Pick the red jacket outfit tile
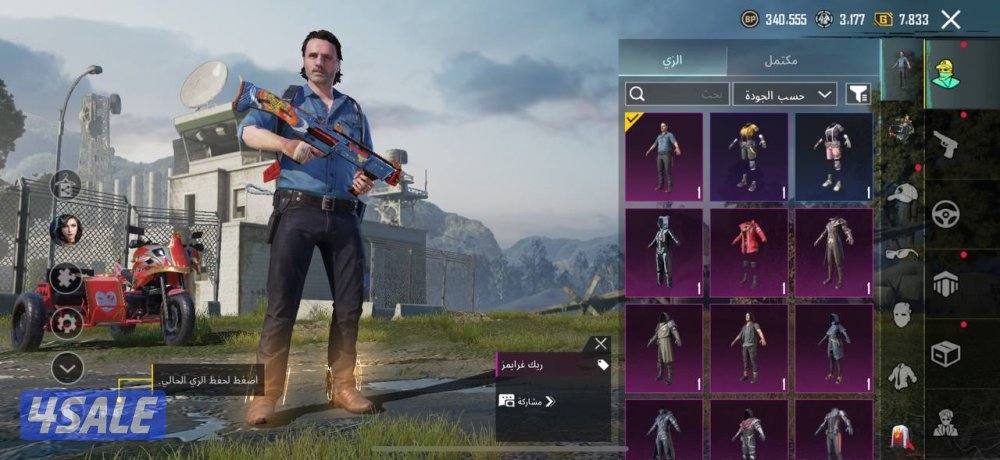This screenshot has height=460, width=1000. click(x=749, y=252)
